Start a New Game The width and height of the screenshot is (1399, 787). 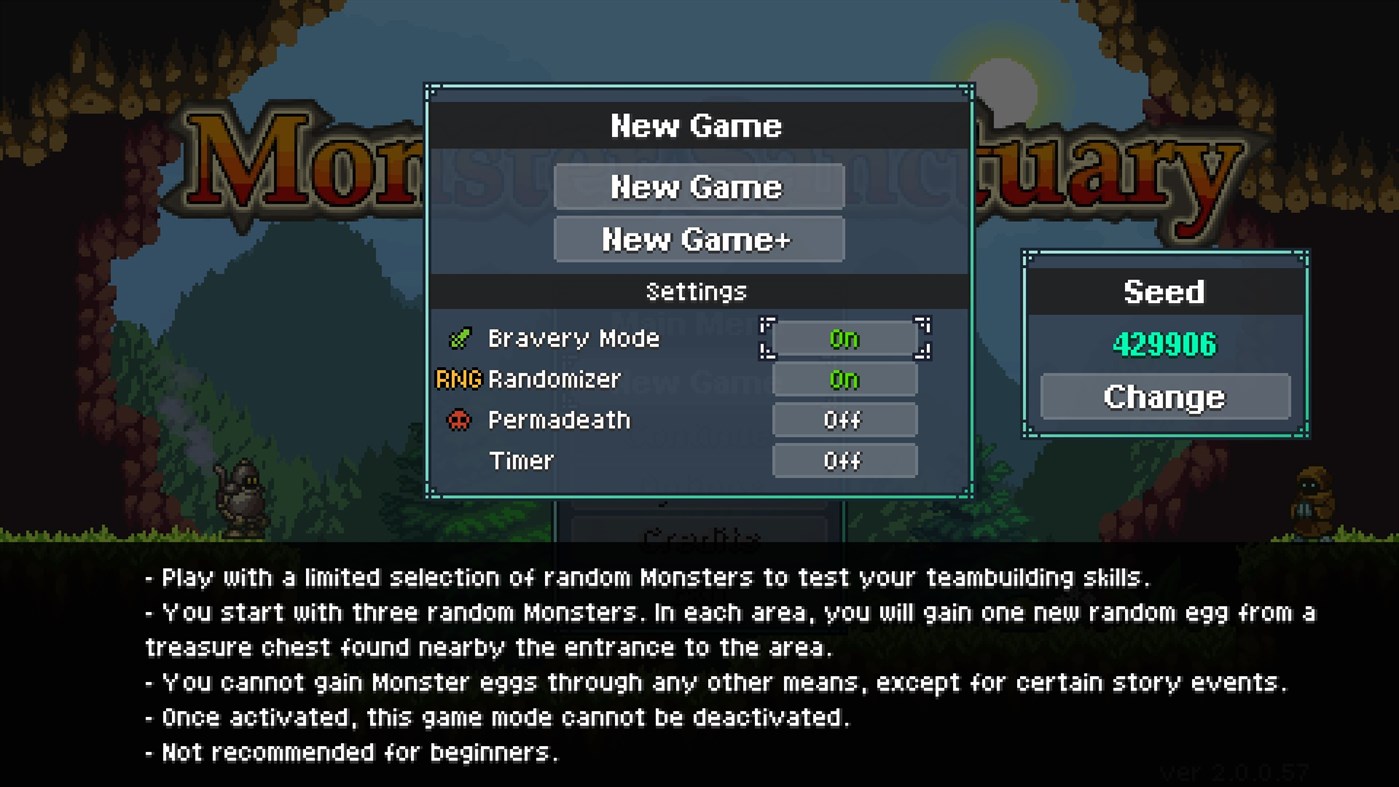(699, 187)
